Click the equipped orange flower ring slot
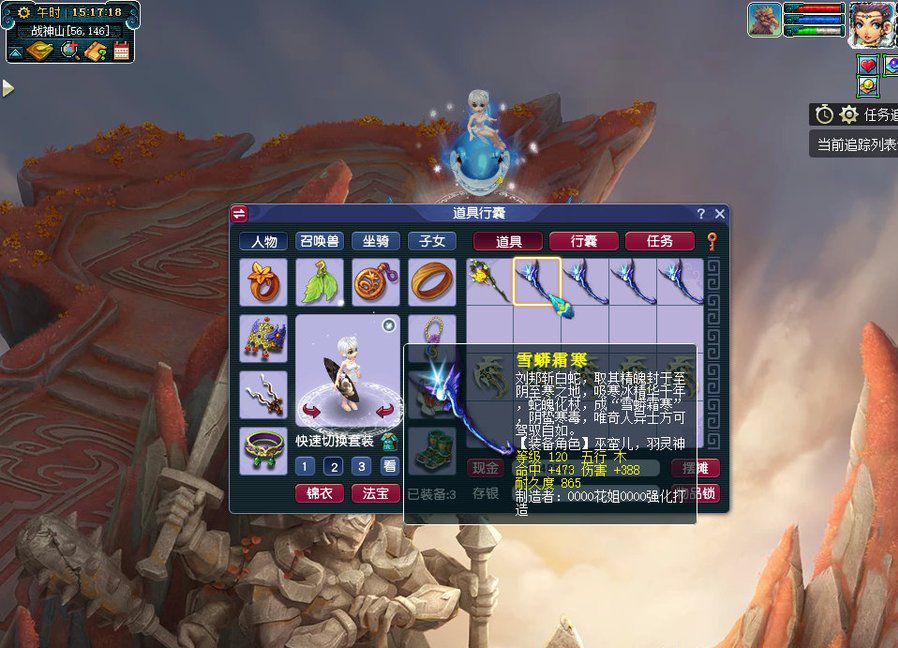 [263, 282]
